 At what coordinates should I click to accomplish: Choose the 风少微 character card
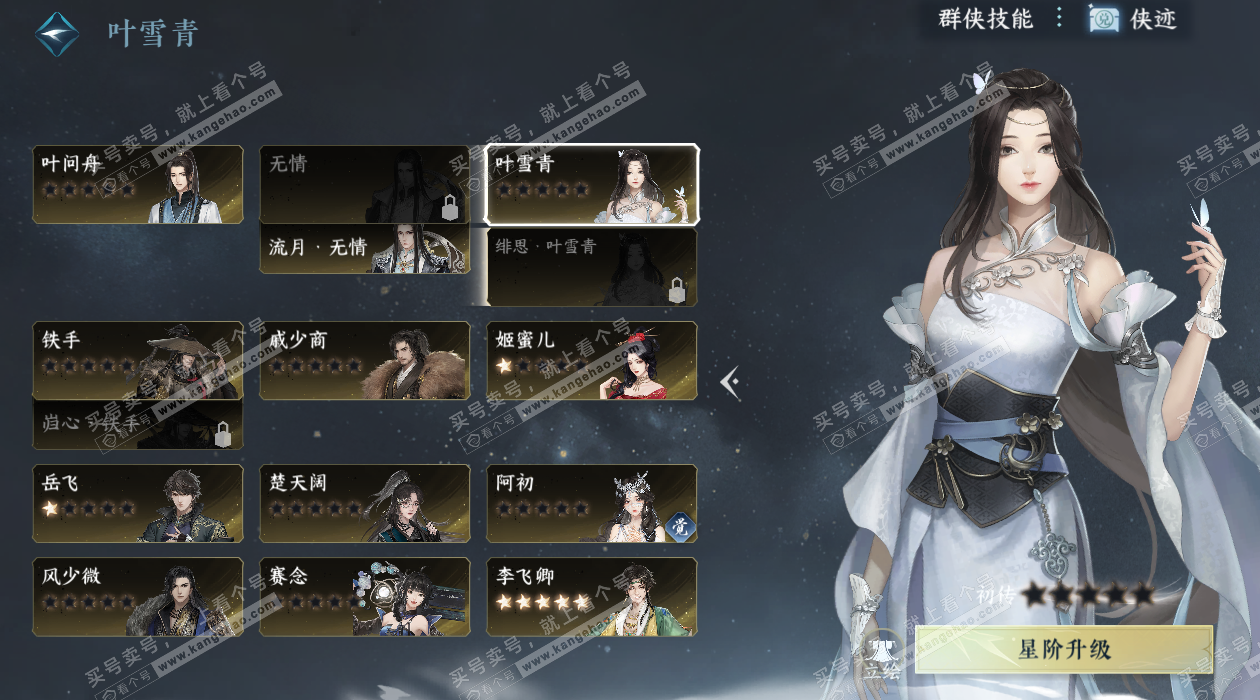(x=138, y=596)
